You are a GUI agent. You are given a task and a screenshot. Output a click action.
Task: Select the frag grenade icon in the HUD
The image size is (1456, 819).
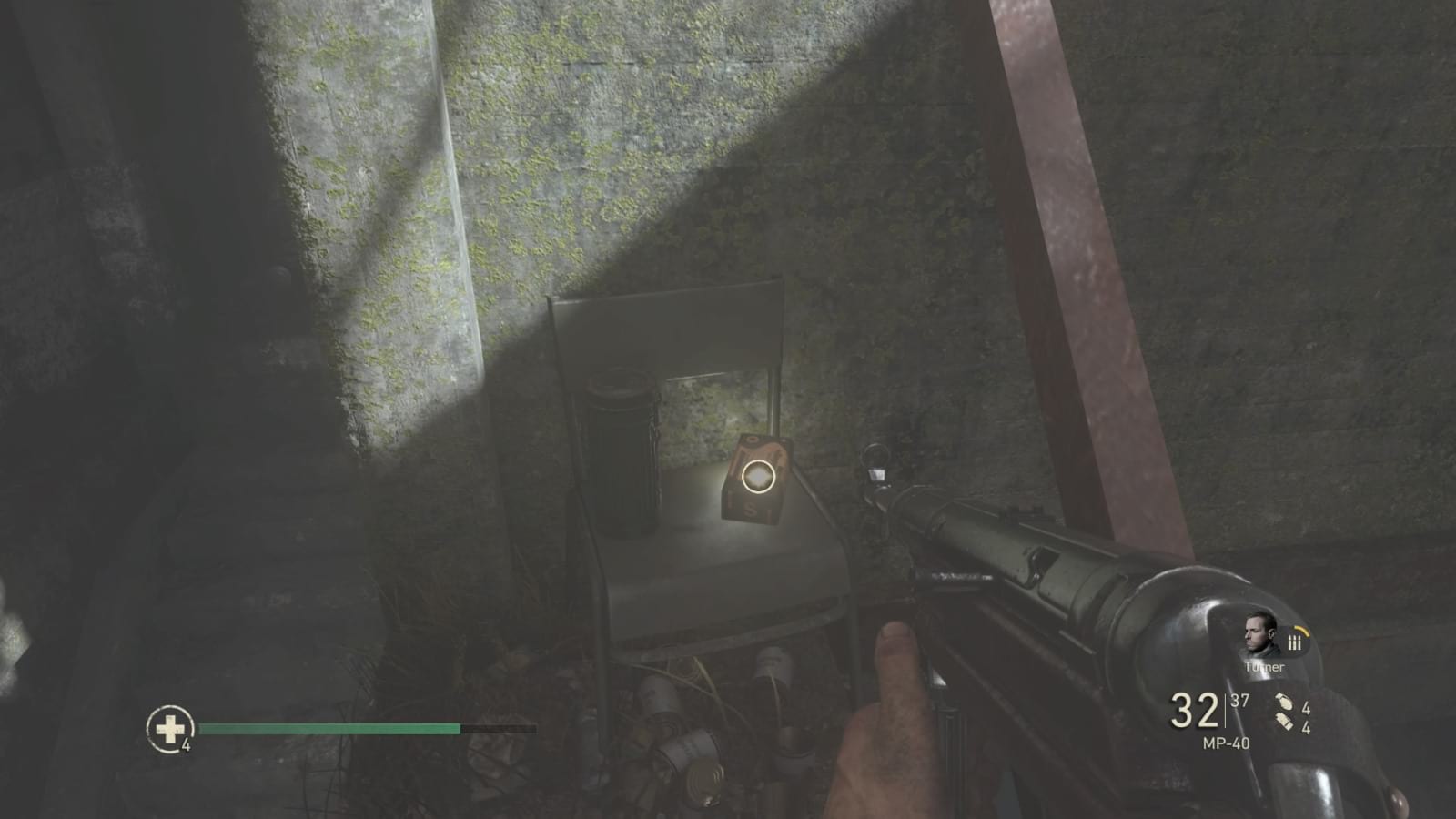pos(1286,700)
